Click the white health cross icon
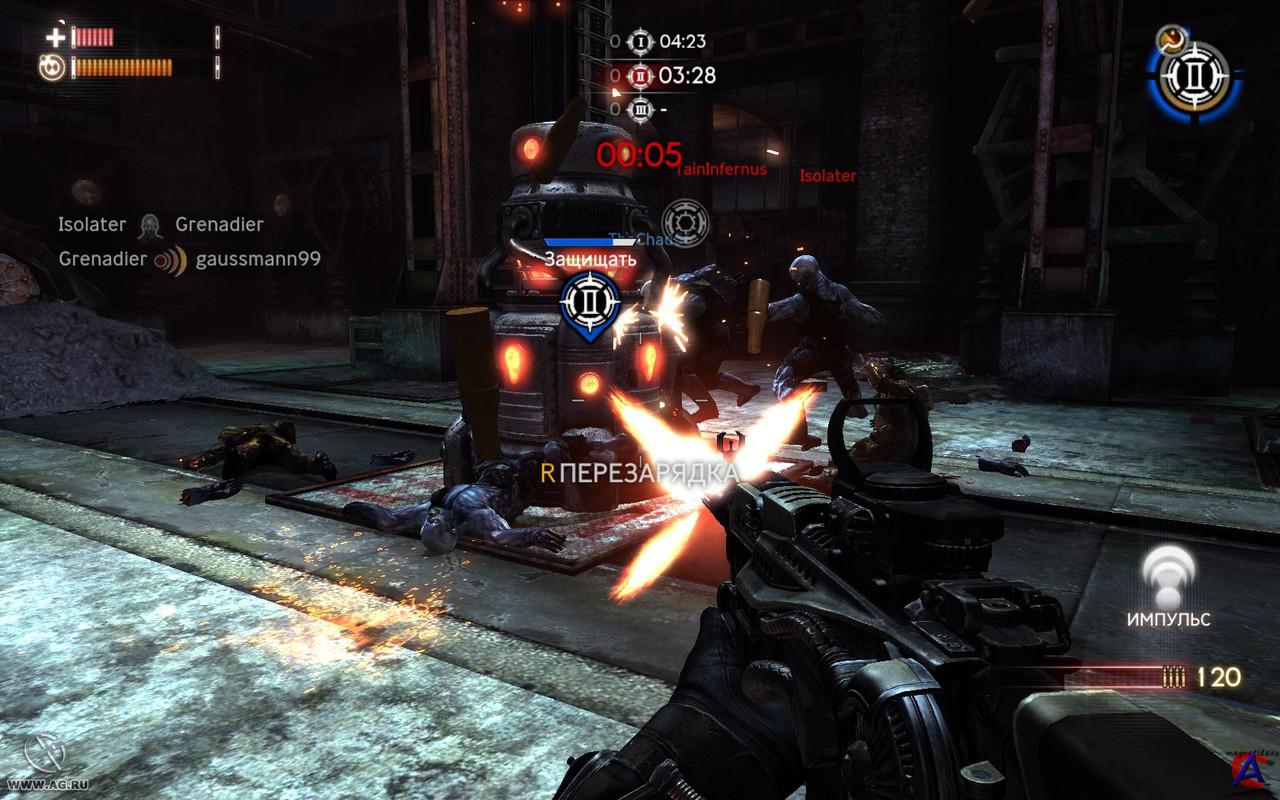1280x800 pixels. pyautogui.click(x=54, y=38)
